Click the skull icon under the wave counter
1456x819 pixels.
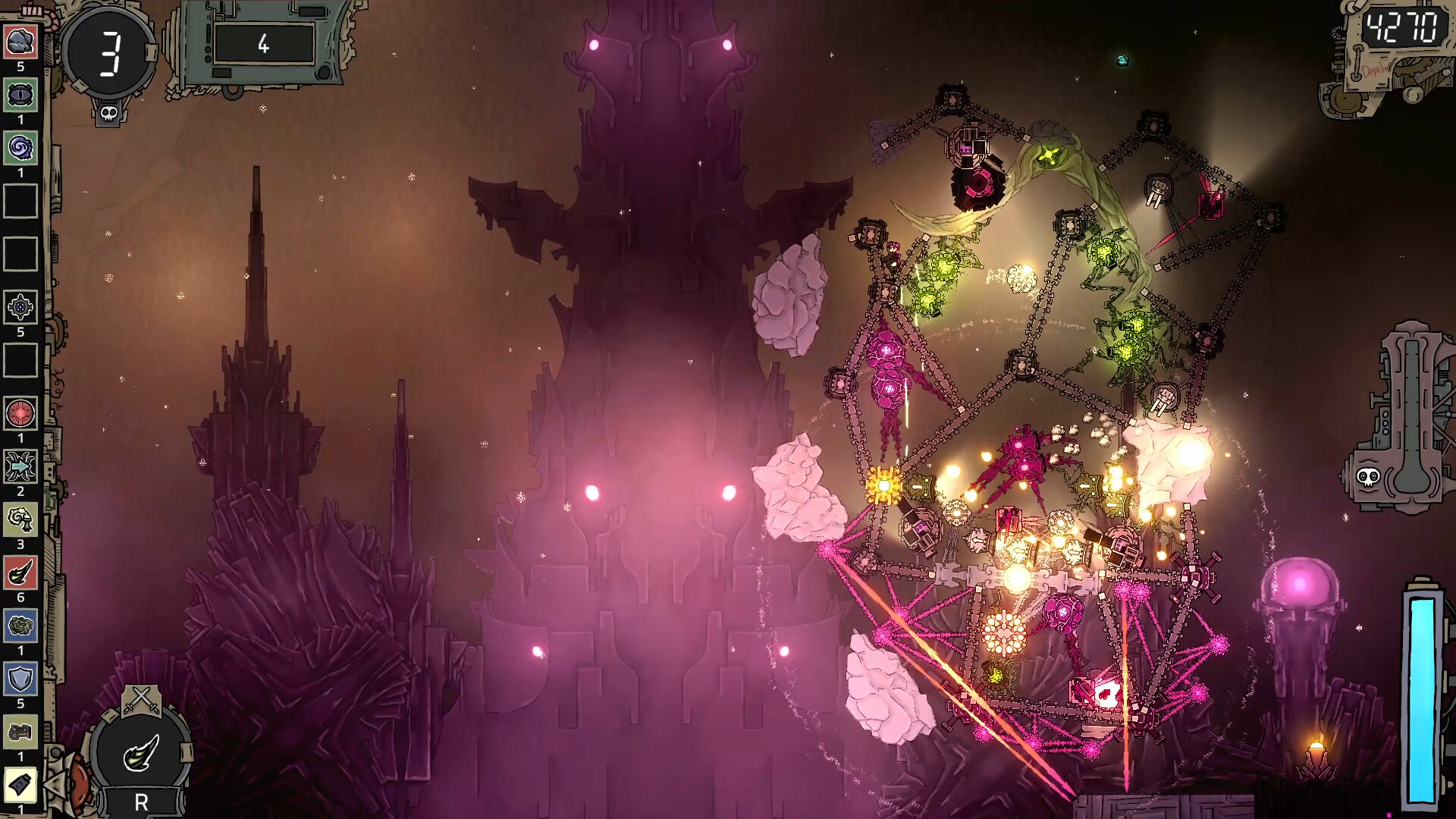[108, 115]
